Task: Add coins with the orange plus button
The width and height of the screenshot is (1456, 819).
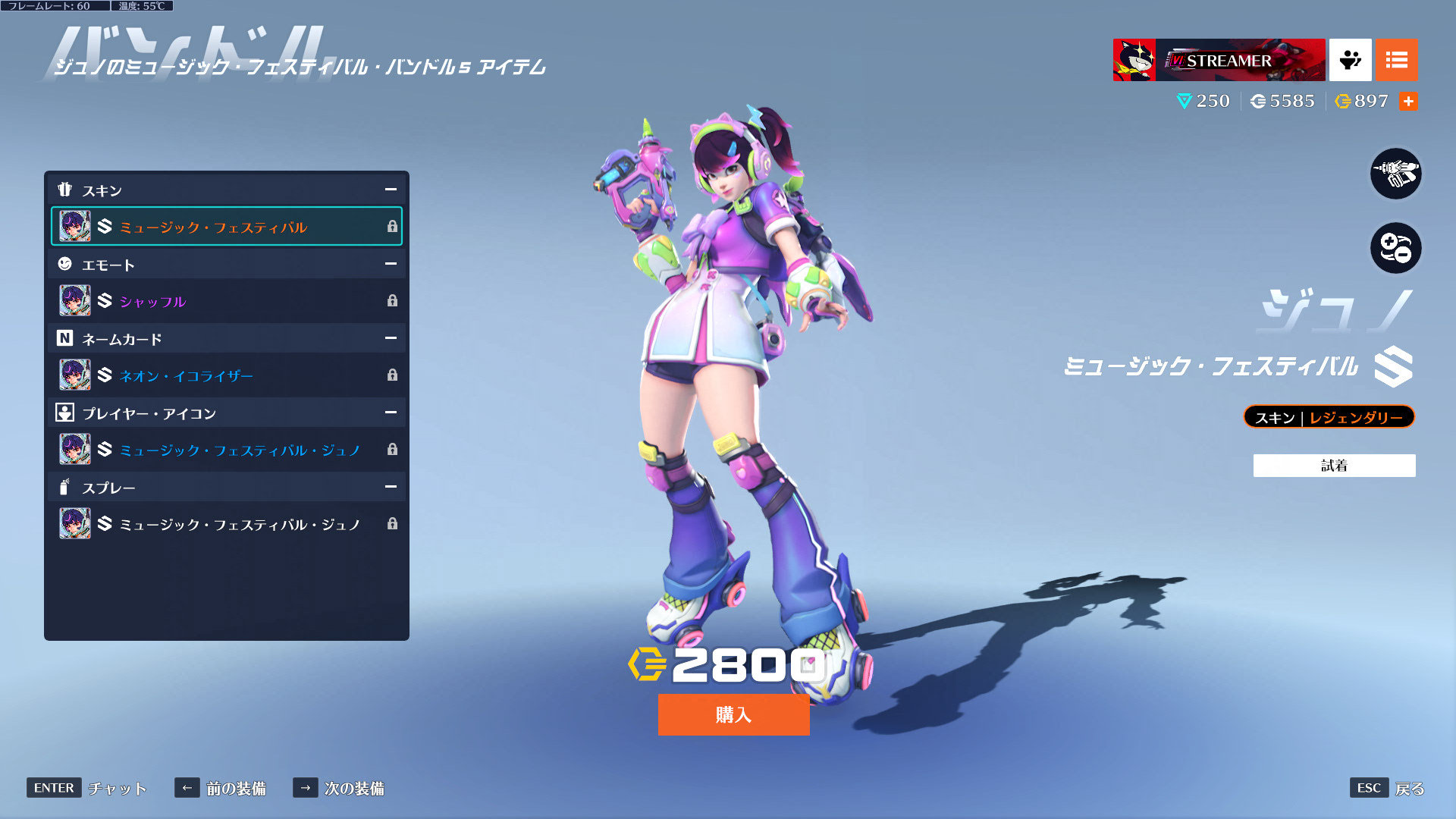Action: point(1408,102)
